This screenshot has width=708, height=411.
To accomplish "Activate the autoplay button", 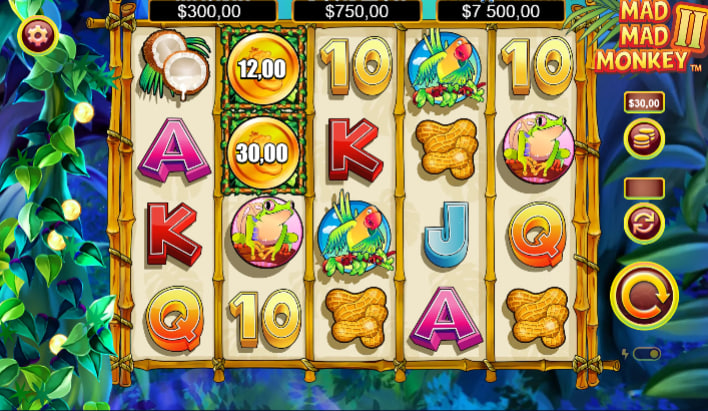I will (644, 222).
